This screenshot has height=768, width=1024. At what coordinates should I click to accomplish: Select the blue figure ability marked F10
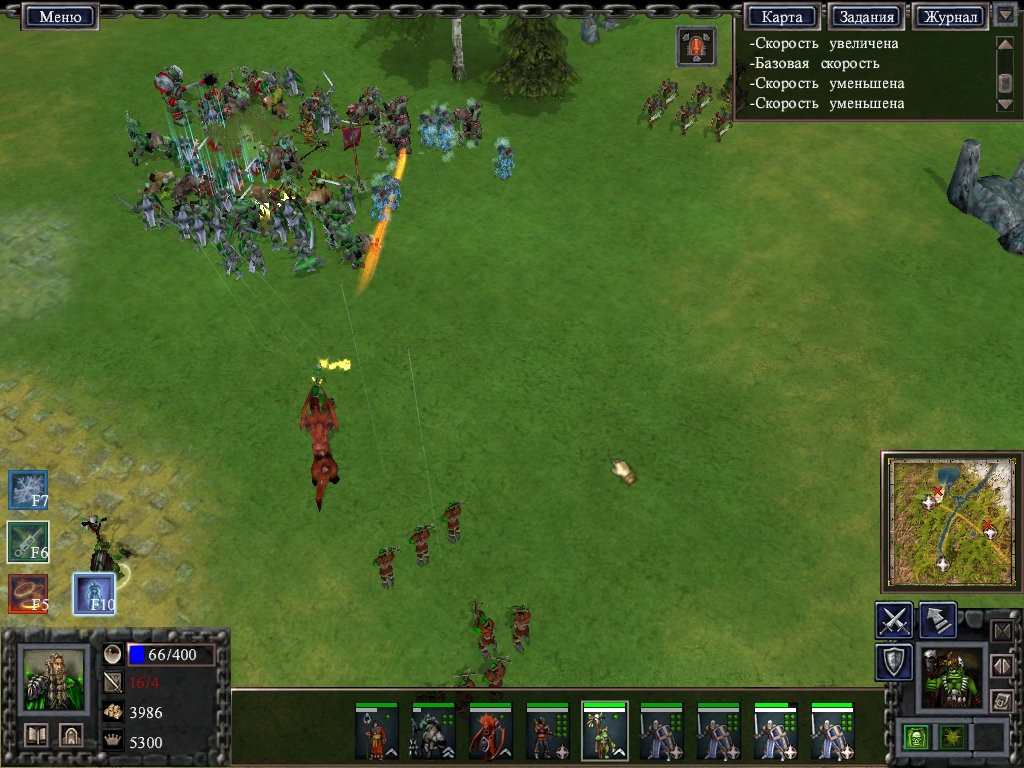[x=94, y=594]
